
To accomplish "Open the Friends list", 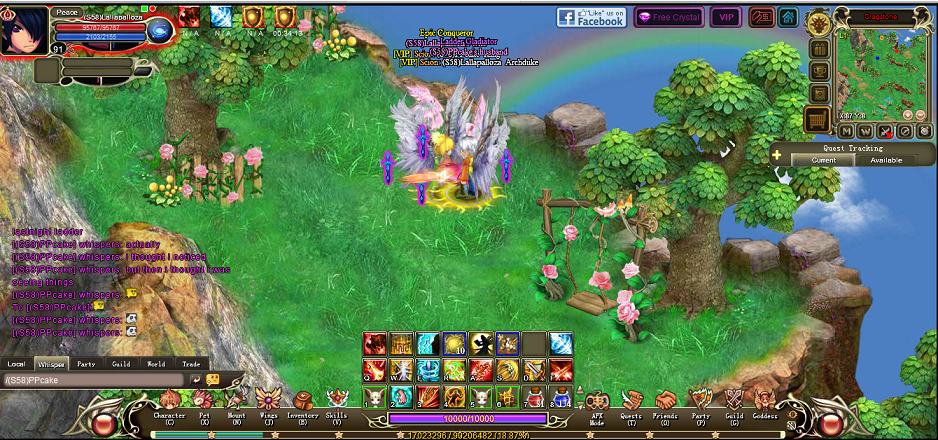I will [665, 403].
